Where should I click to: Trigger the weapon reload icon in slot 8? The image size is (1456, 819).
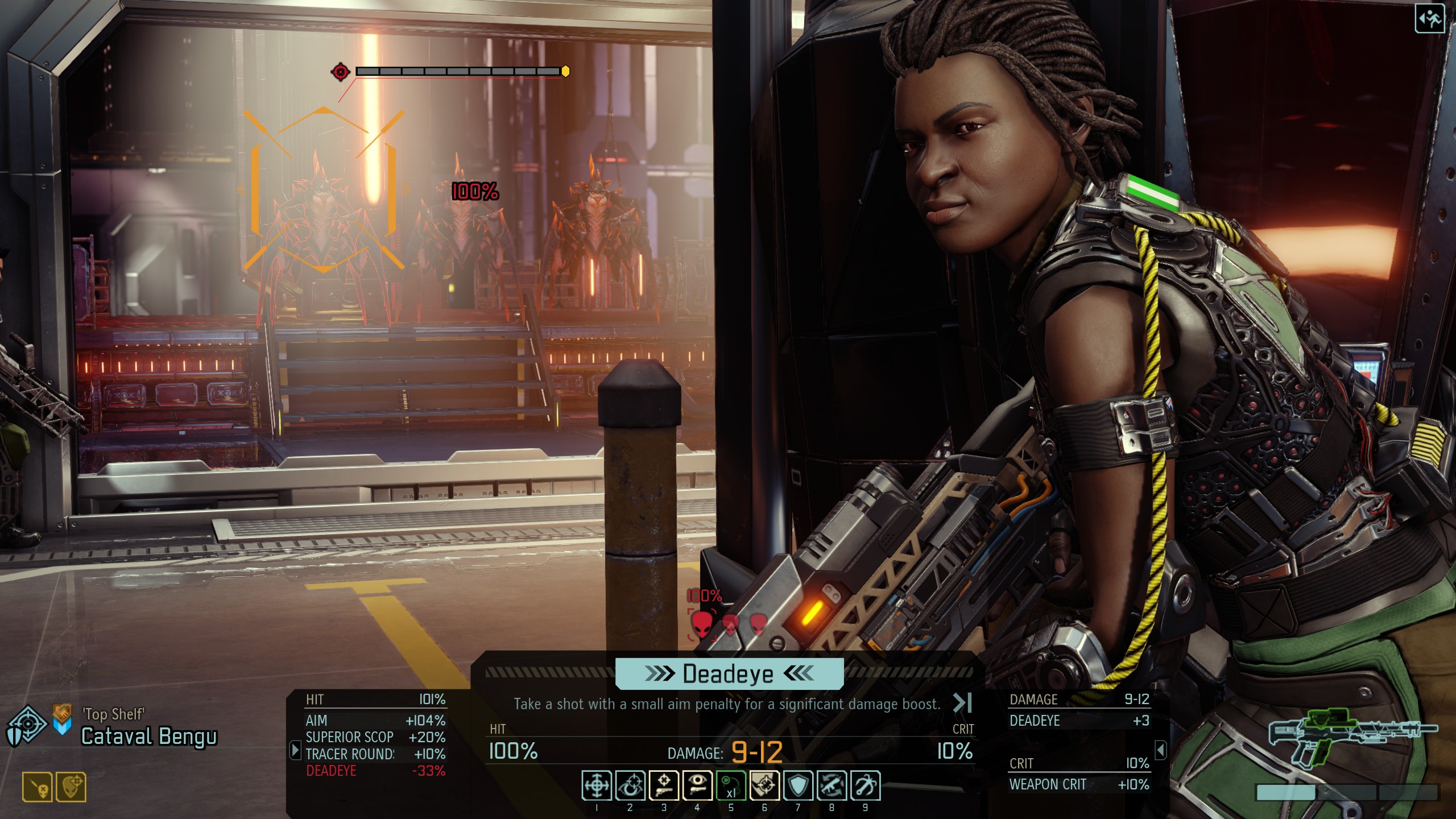[x=832, y=785]
